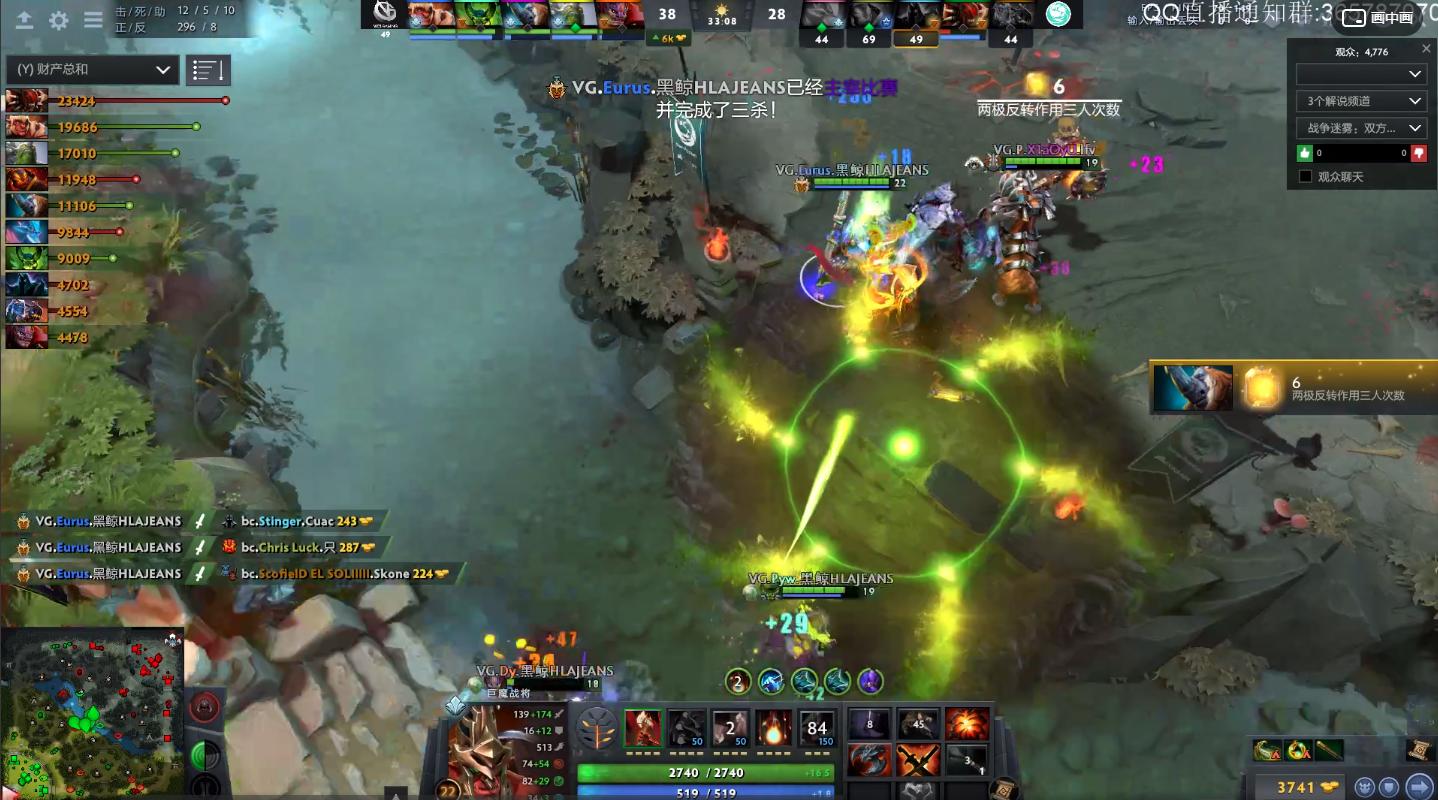Click the courier icon near the gold counter

1363,786
